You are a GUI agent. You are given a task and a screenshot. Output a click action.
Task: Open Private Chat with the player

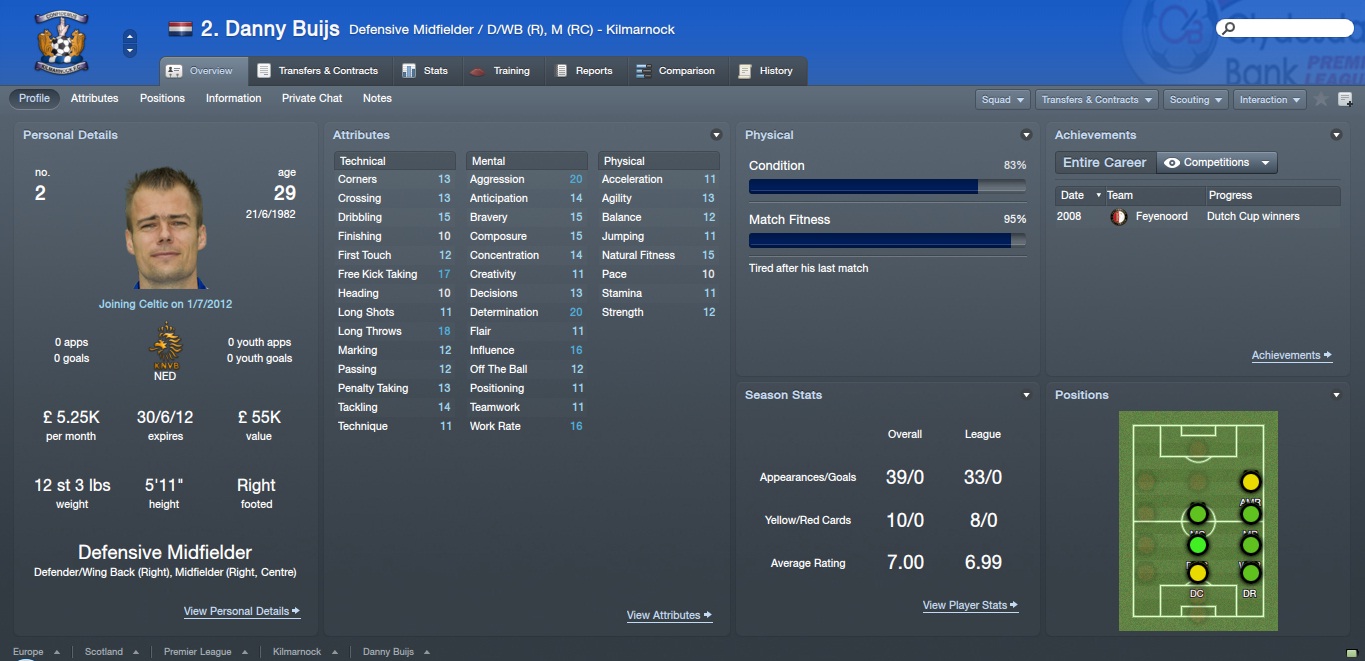coord(312,98)
